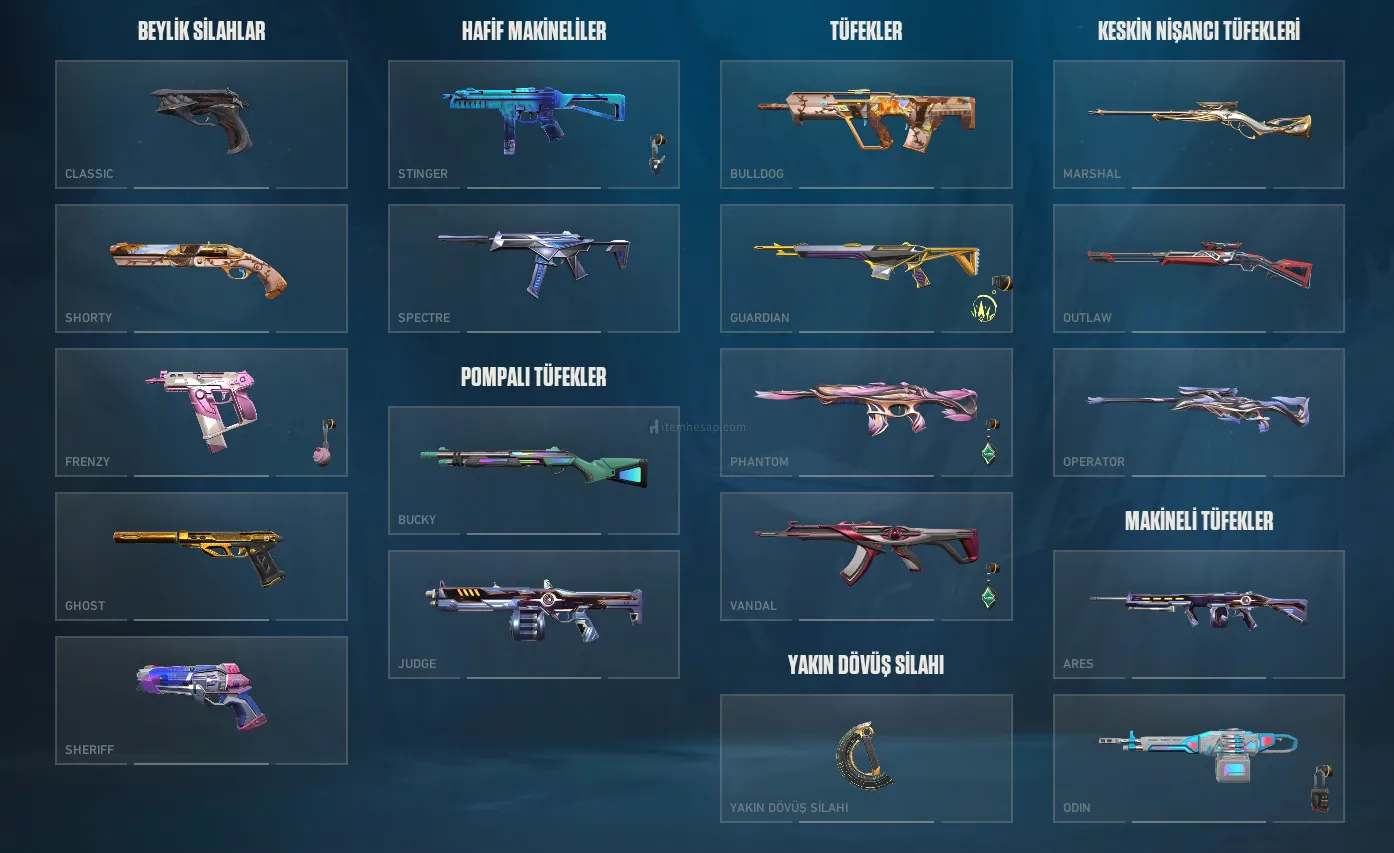
Task: Choose the Bulldog rifle slot
Action: [x=866, y=124]
